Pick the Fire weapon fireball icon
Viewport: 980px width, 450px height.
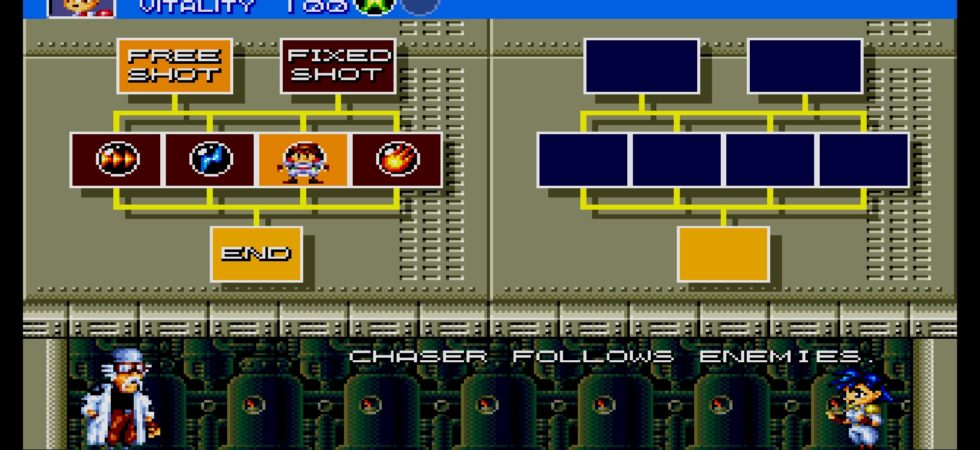[397, 160]
